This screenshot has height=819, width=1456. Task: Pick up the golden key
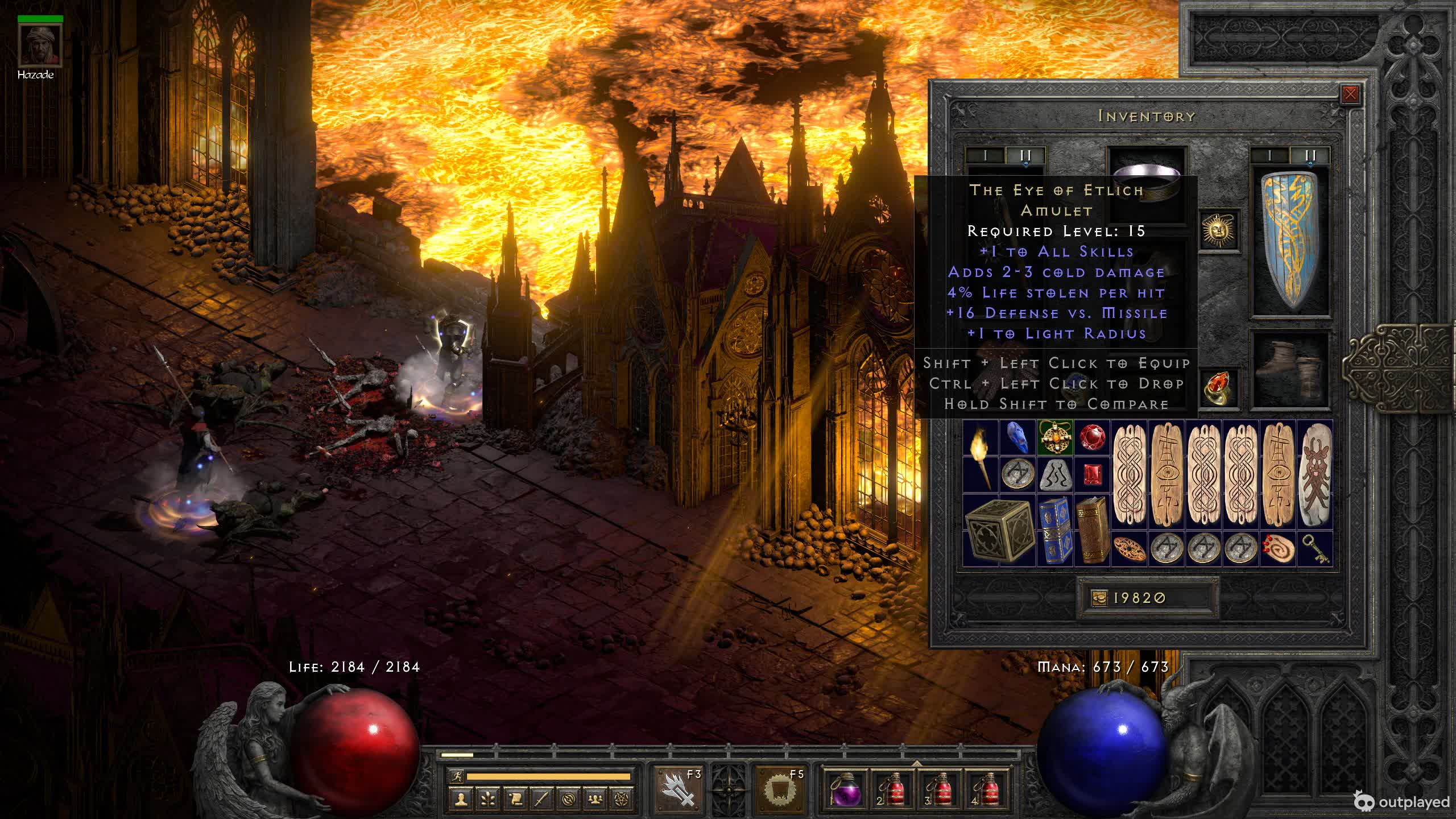[x=1315, y=549]
